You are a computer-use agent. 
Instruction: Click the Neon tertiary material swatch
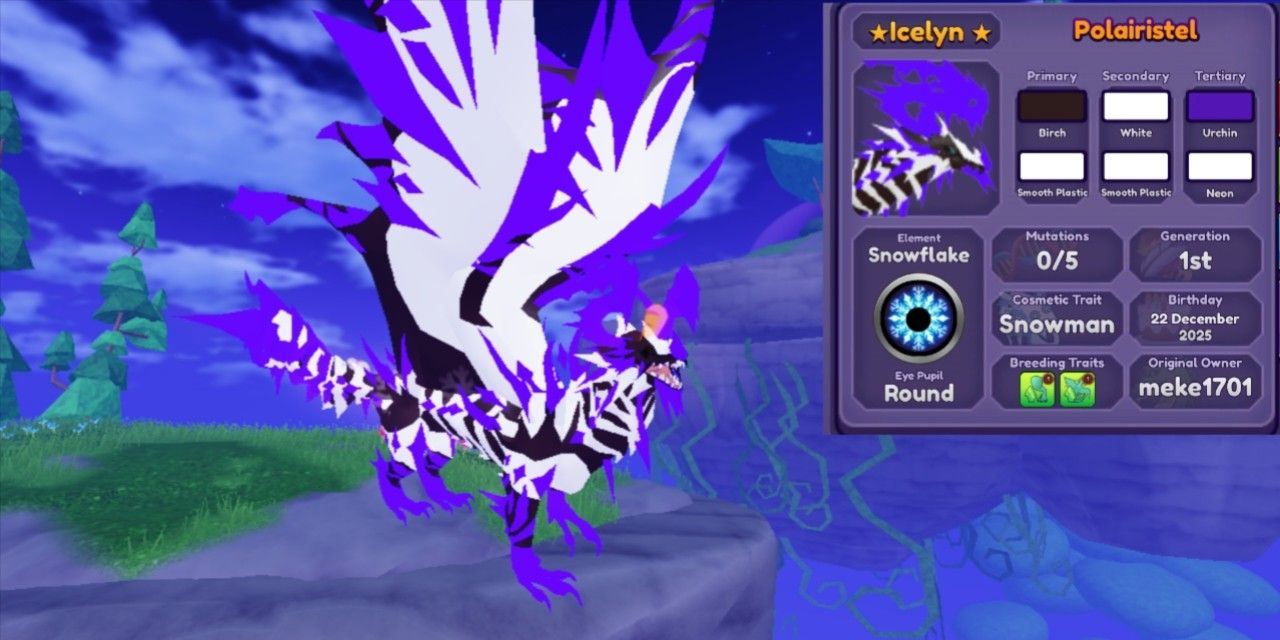[x=1220, y=166]
